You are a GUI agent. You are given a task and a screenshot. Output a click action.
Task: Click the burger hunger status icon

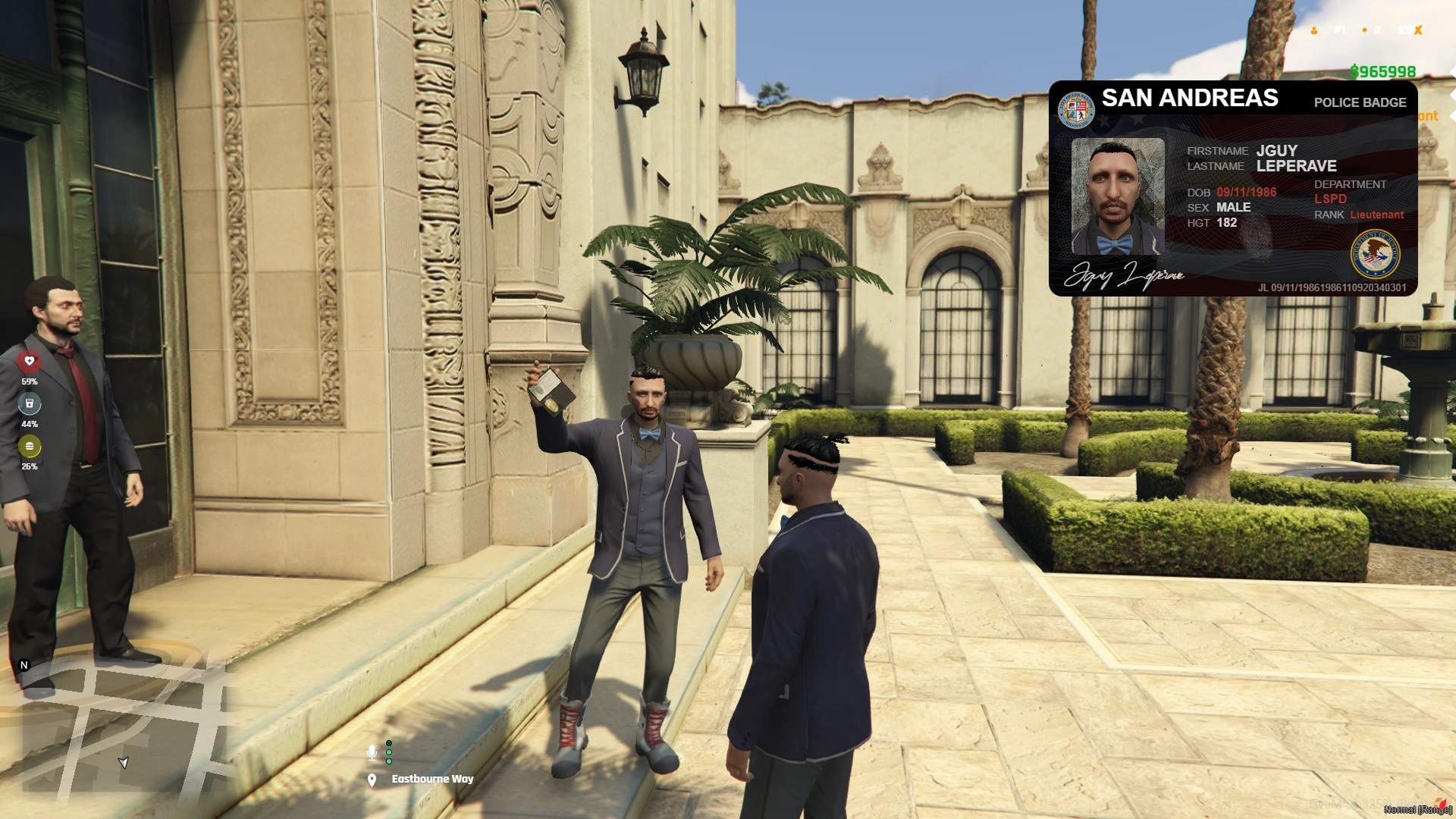click(x=30, y=446)
